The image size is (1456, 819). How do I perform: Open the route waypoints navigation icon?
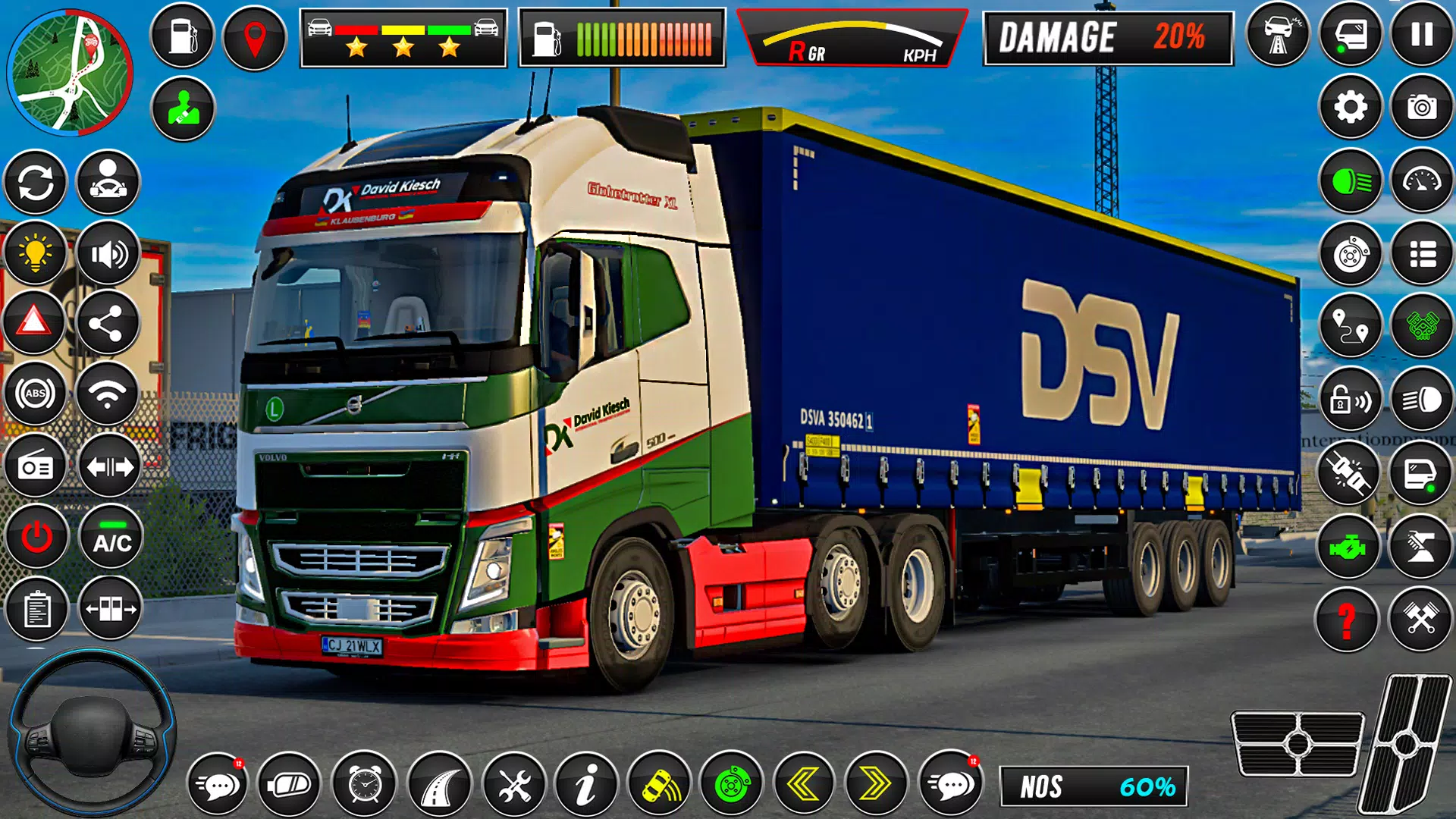pyautogui.click(x=1351, y=325)
